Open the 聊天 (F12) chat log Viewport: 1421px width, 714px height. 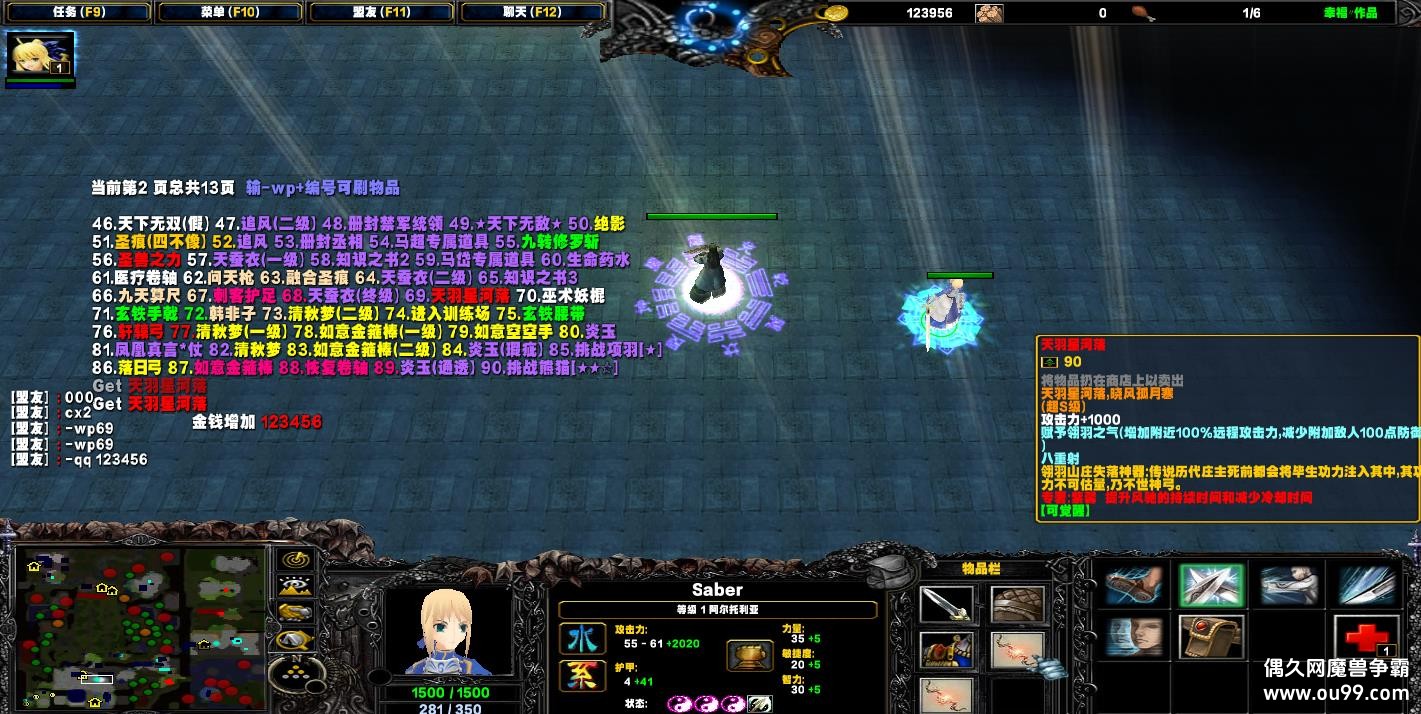coord(532,13)
